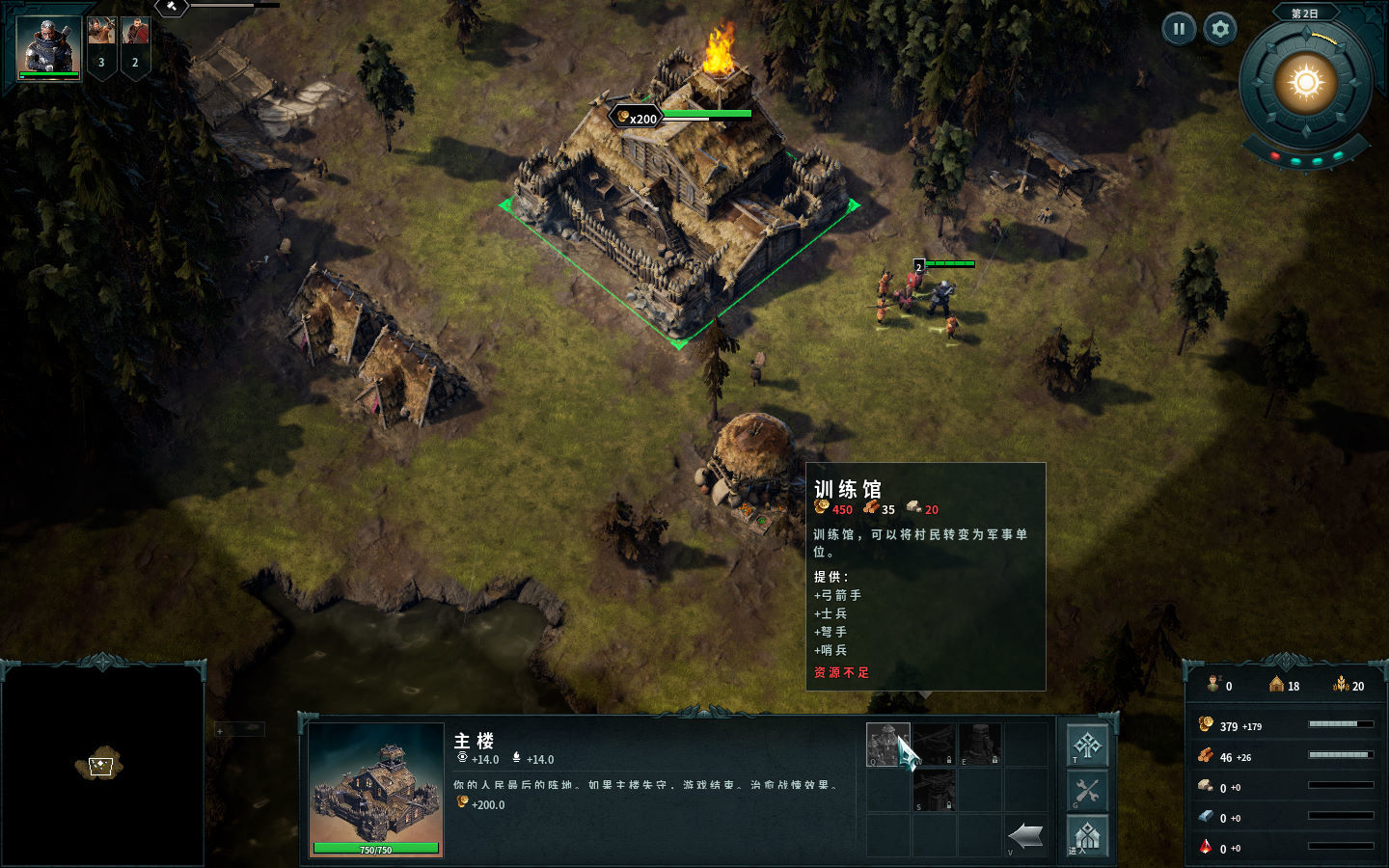
Task: Open the tech tree emblem button
Action: [x=1087, y=746]
